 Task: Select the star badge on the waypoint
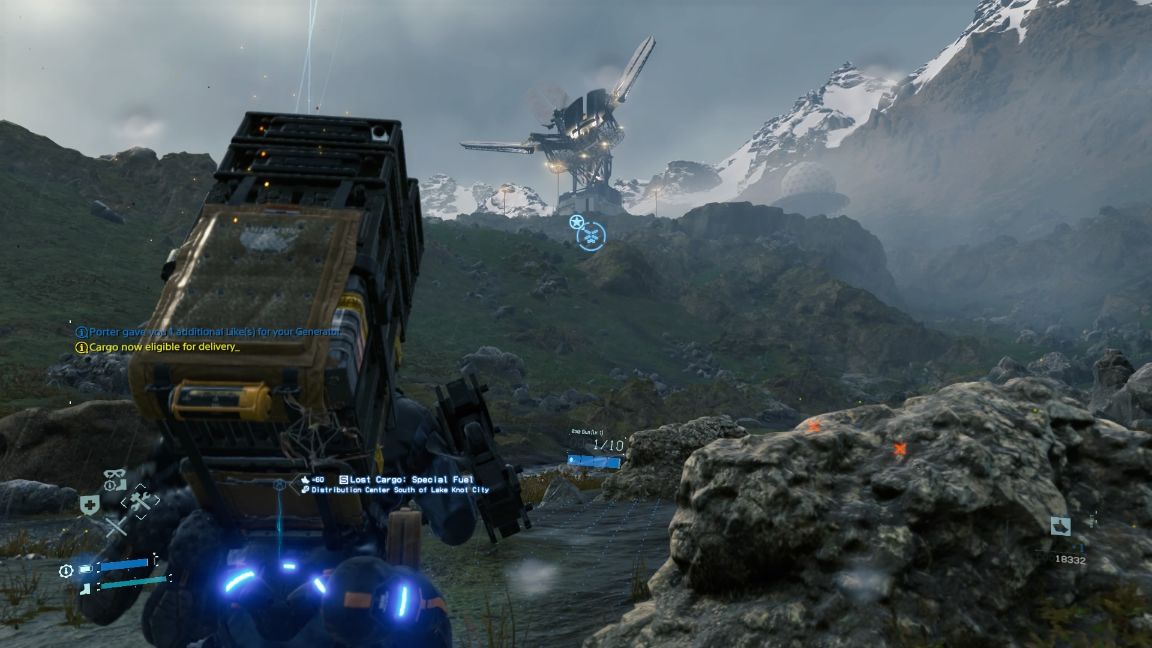576,222
